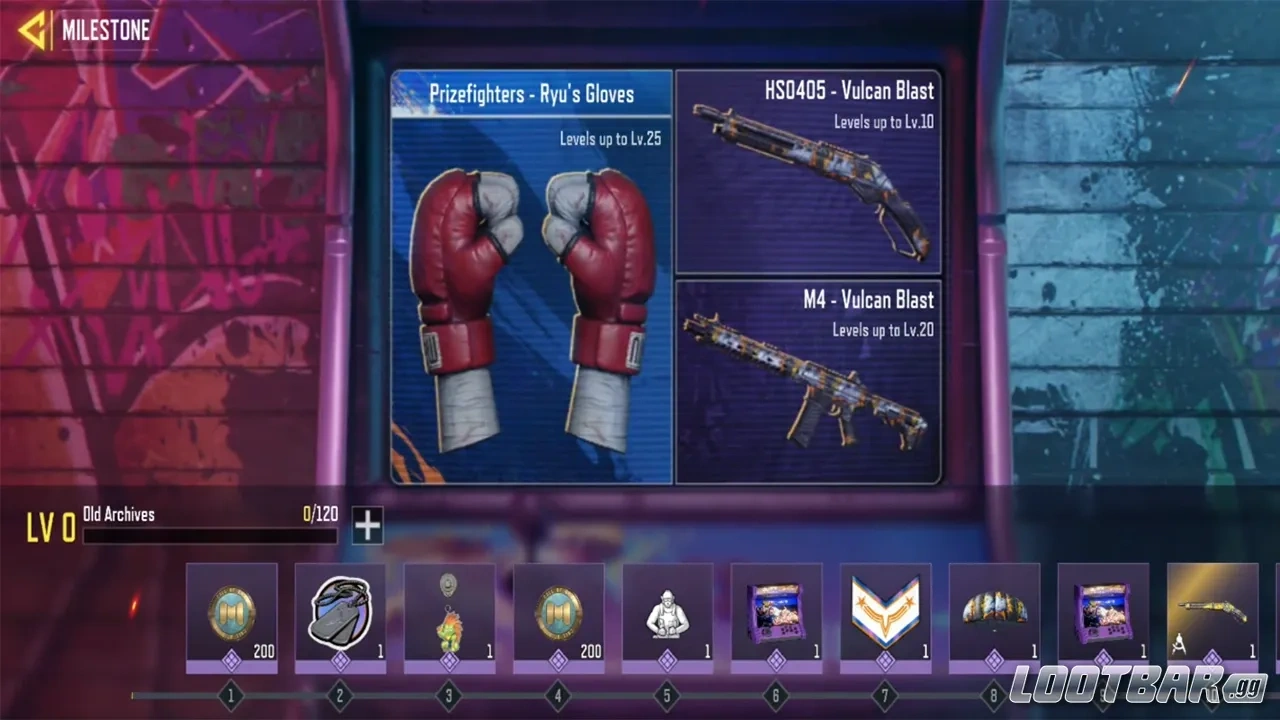Viewport: 1280px width, 720px height.
Task: Select the MILESTONE header label
Action: point(106,30)
